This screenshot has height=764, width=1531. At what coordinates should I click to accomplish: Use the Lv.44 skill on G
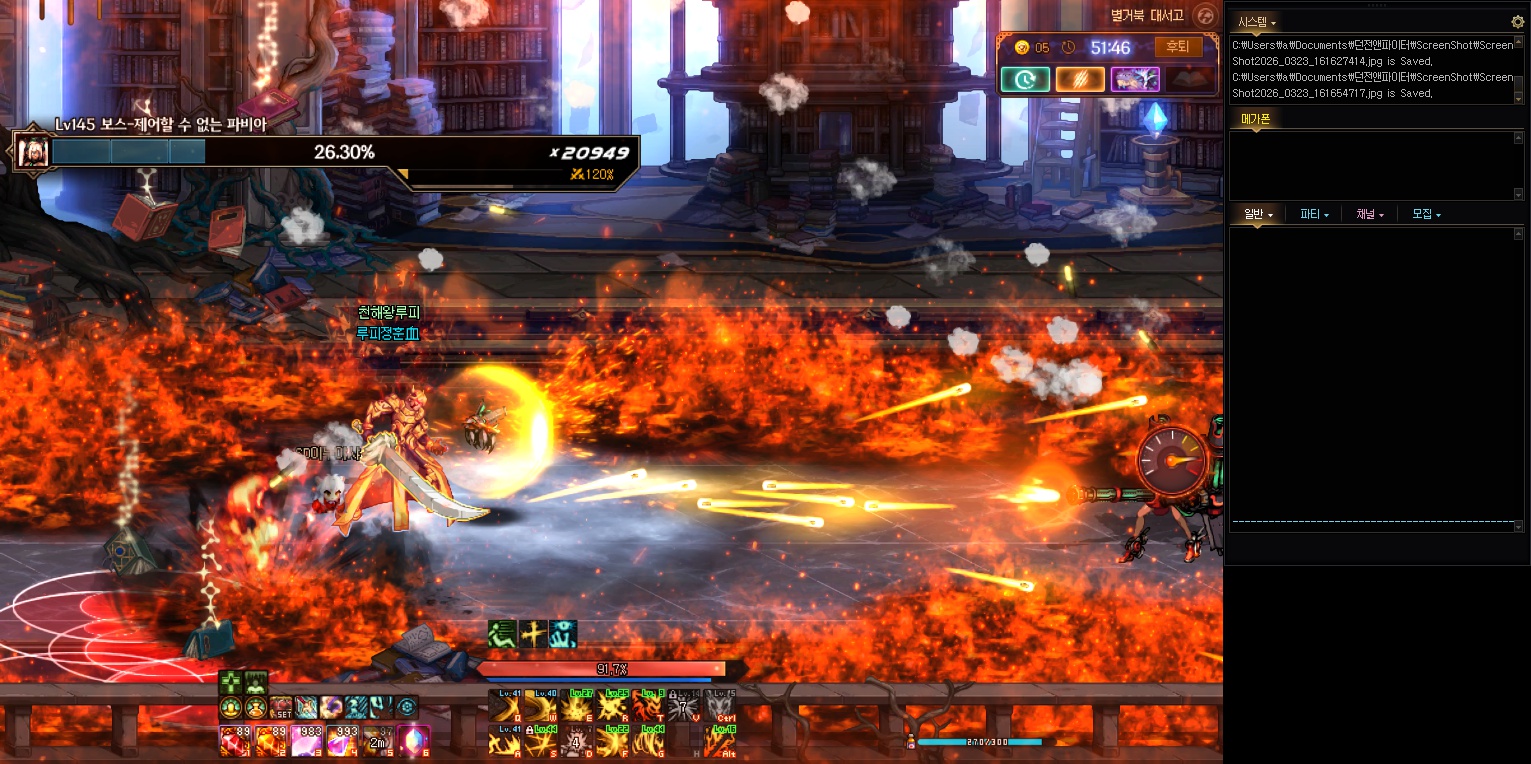650,741
